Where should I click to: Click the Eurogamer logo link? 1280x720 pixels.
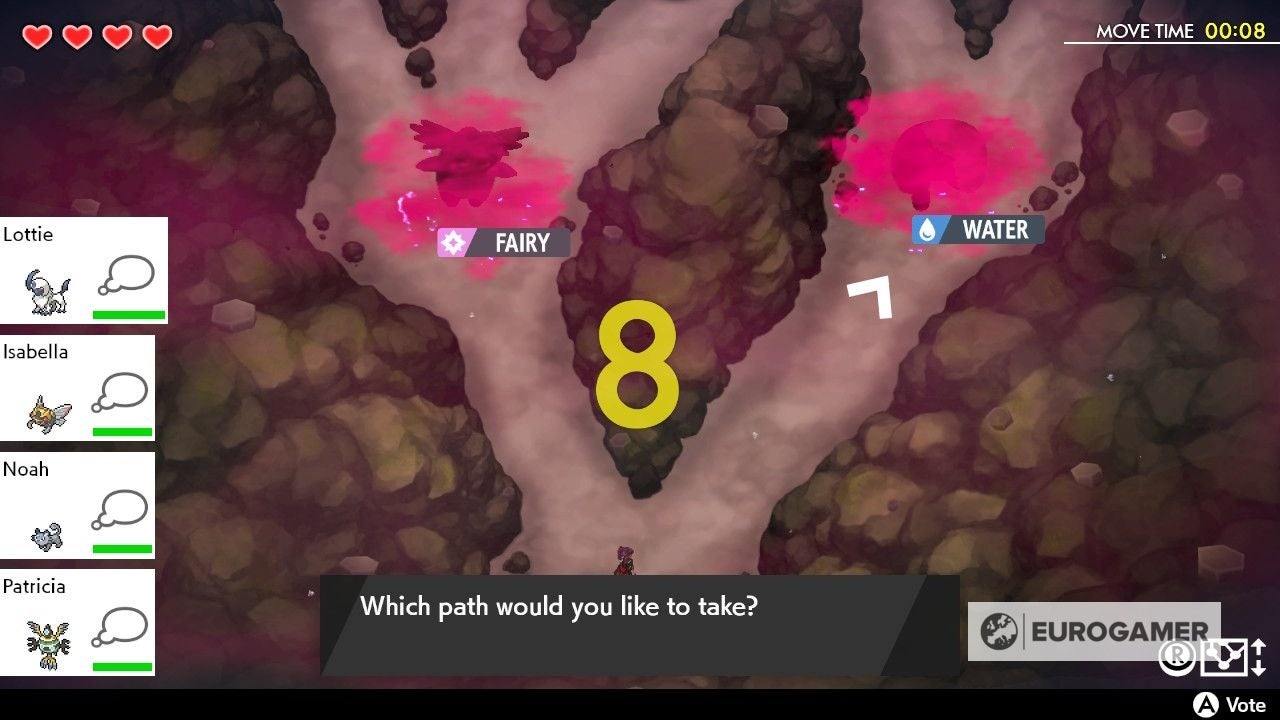(x=1095, y=631)
